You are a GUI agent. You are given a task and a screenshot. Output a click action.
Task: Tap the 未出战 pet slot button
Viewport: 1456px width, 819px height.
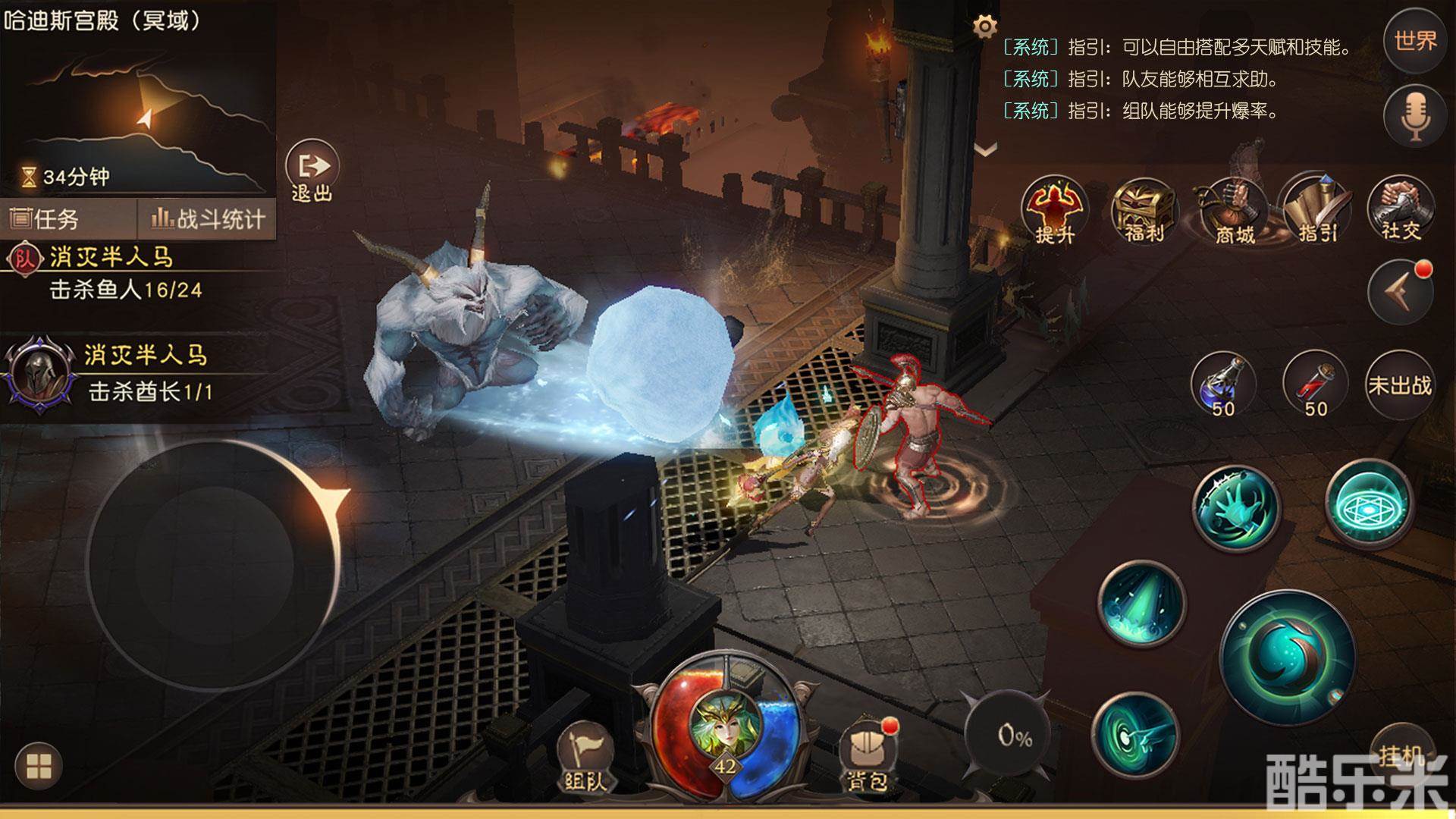pyautogui.click(x=1400, y=385)
